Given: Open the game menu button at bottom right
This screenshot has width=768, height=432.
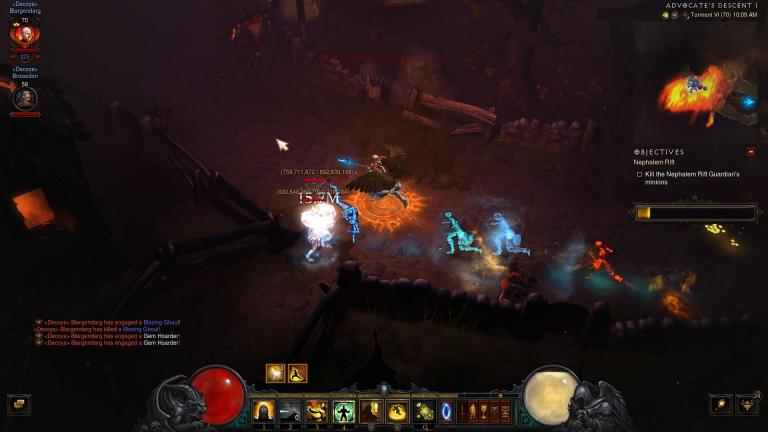Looking at the screenshot, I should (719, 404).
